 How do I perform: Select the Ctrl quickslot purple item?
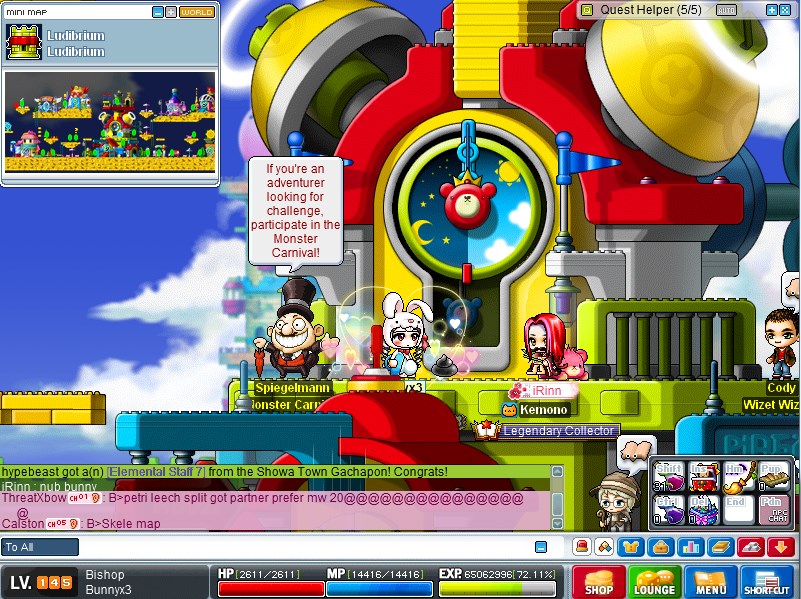(670, 510)
